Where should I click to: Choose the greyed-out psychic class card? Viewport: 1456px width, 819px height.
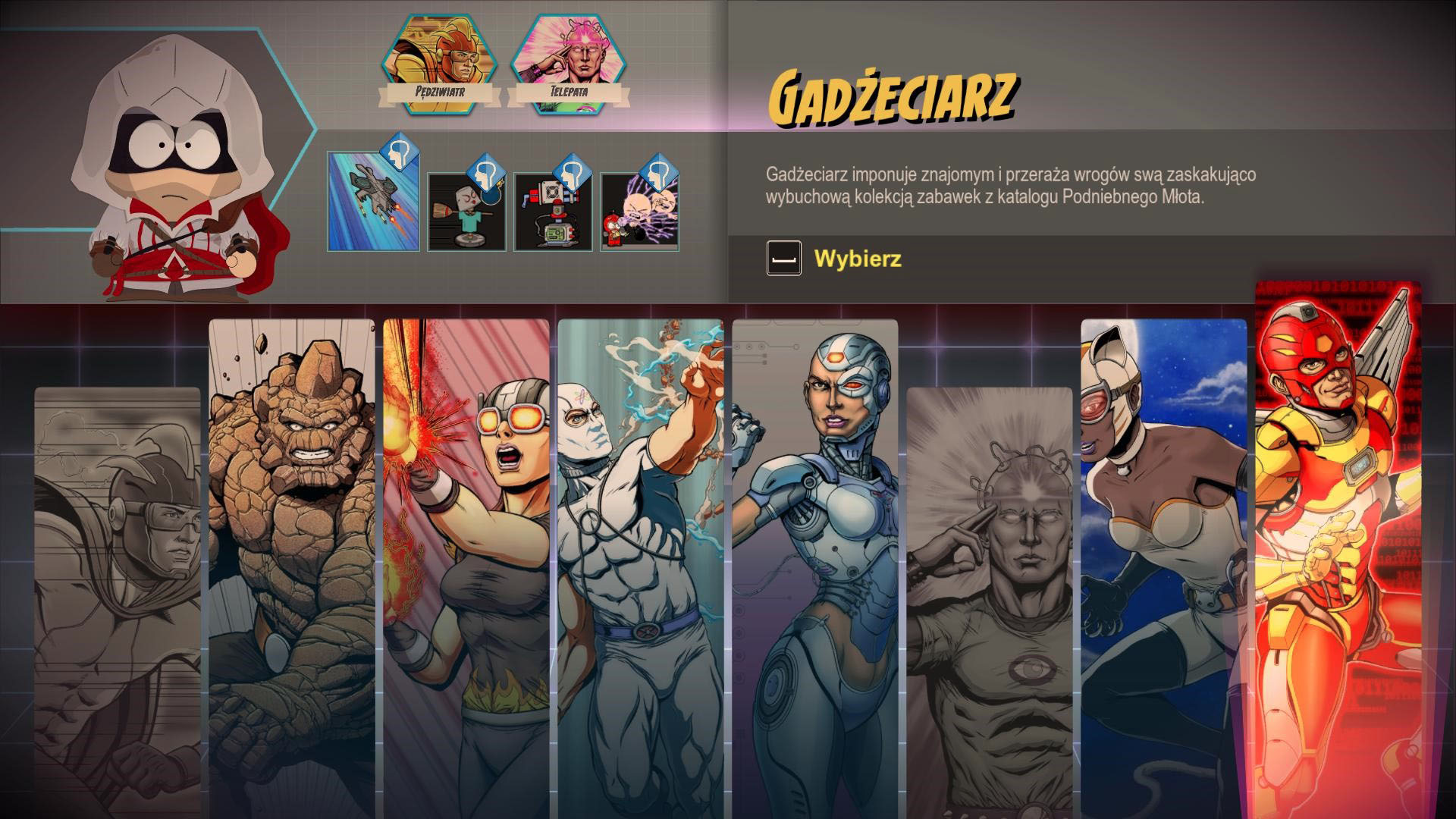990,599
